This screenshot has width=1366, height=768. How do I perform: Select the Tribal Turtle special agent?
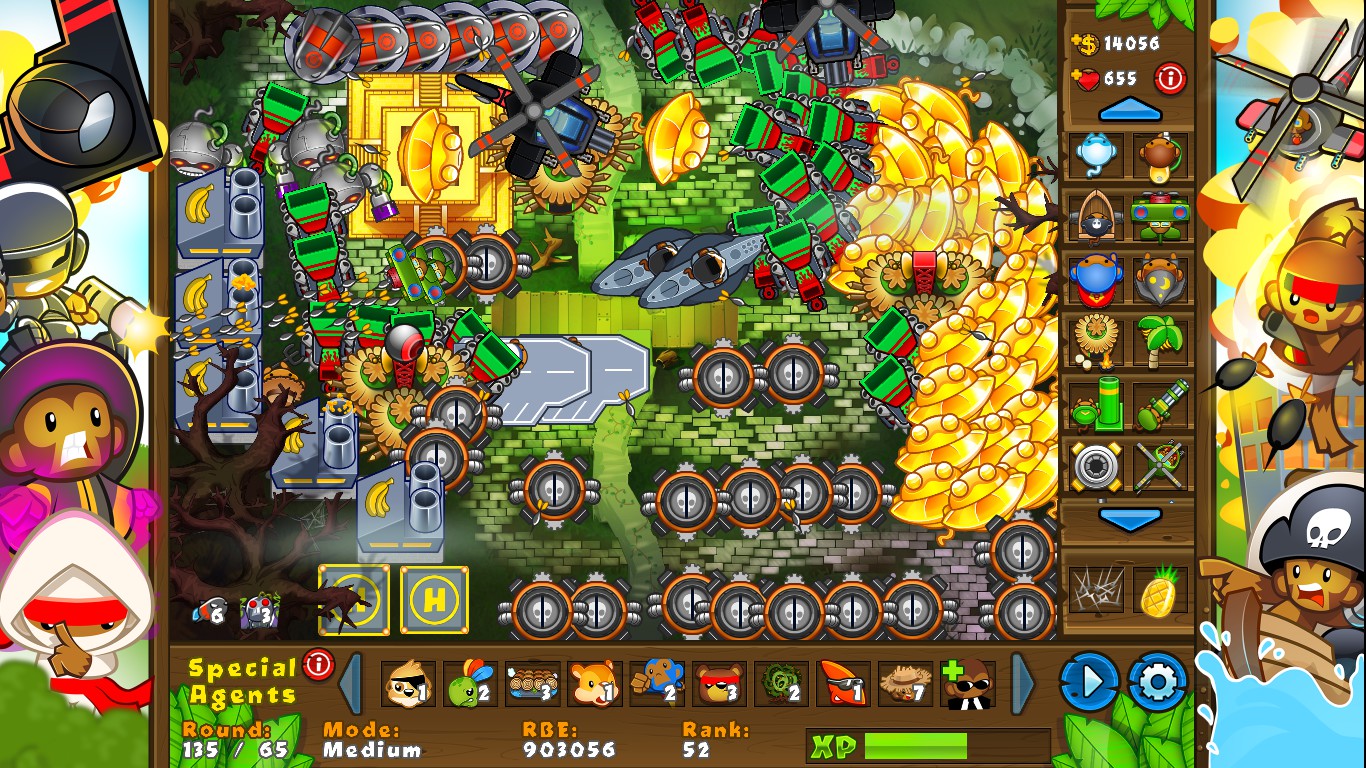click(469, 685)
